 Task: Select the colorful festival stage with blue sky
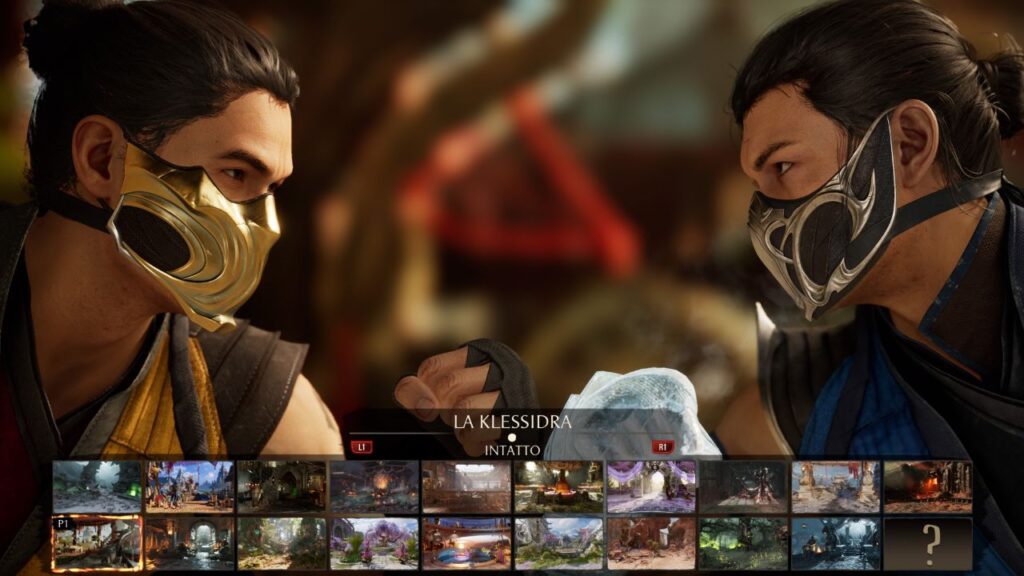click(x=190, y=486)
